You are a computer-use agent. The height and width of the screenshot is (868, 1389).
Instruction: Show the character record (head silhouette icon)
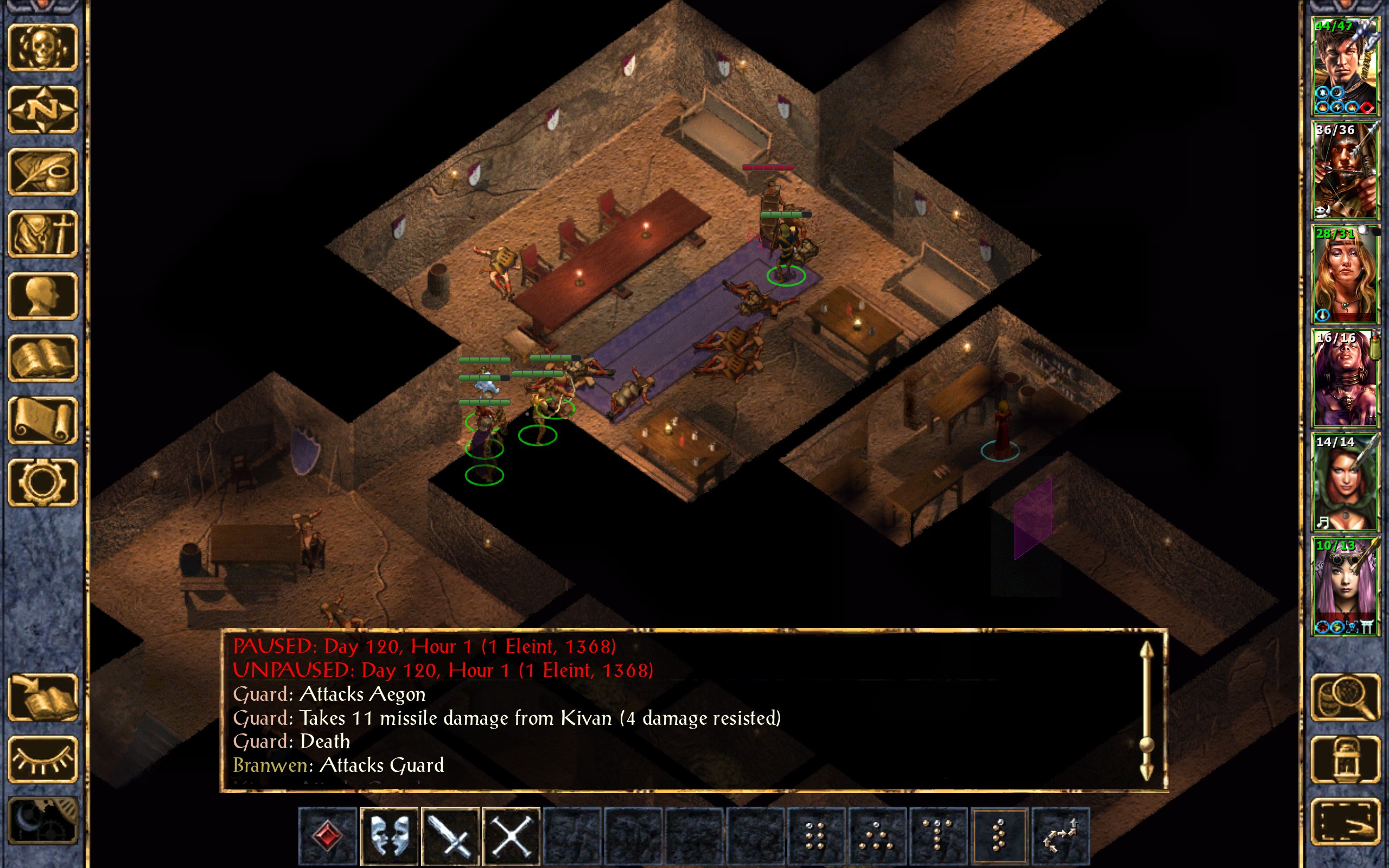42,296
